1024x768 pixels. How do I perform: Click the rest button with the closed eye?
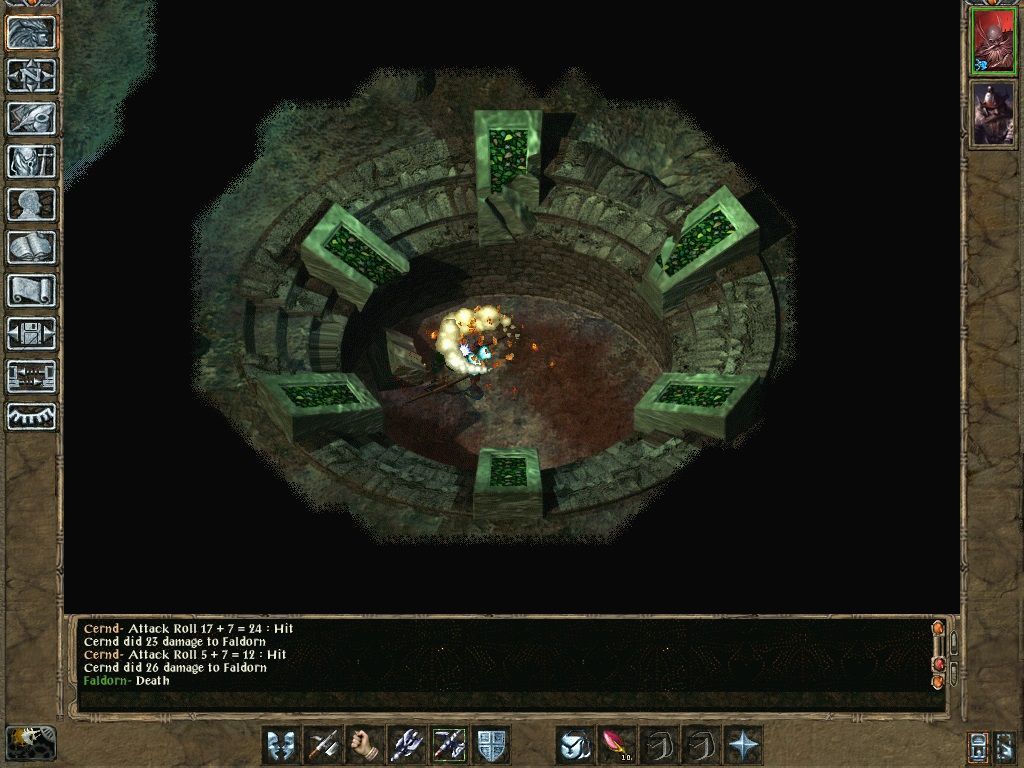(x=31, y=417)
